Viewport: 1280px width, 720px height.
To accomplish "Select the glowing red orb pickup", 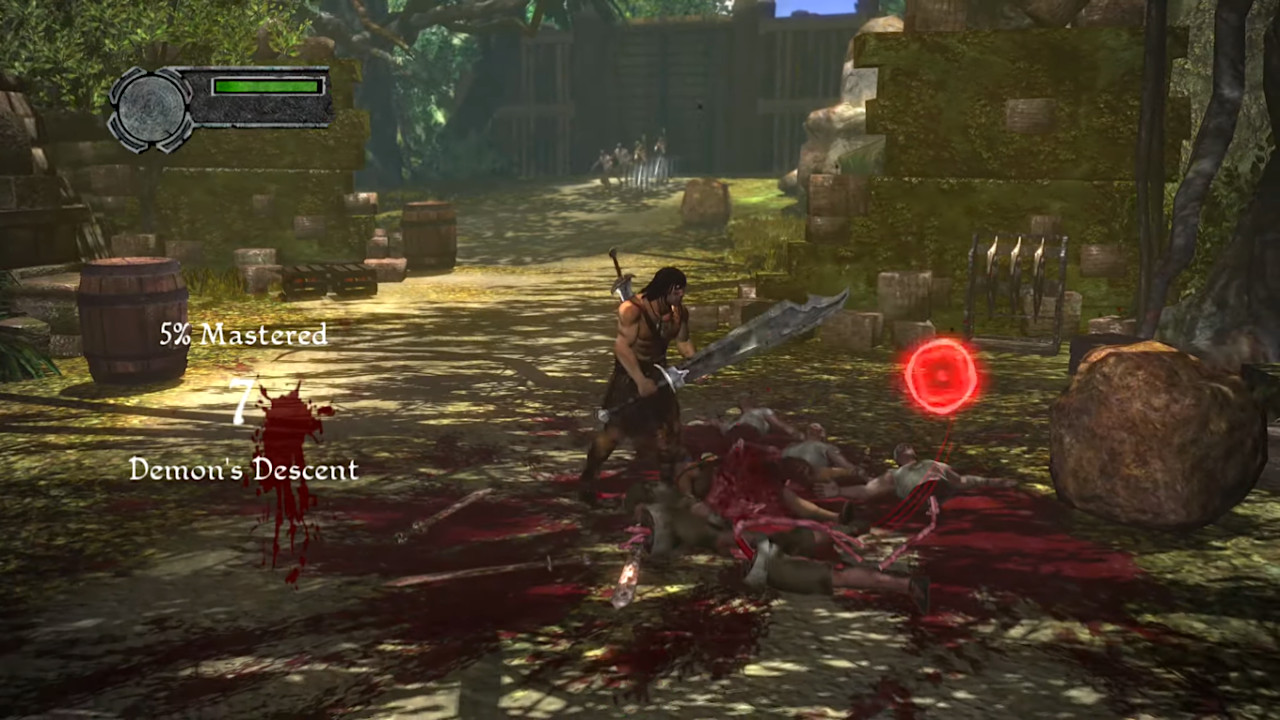I will (938, 375).
